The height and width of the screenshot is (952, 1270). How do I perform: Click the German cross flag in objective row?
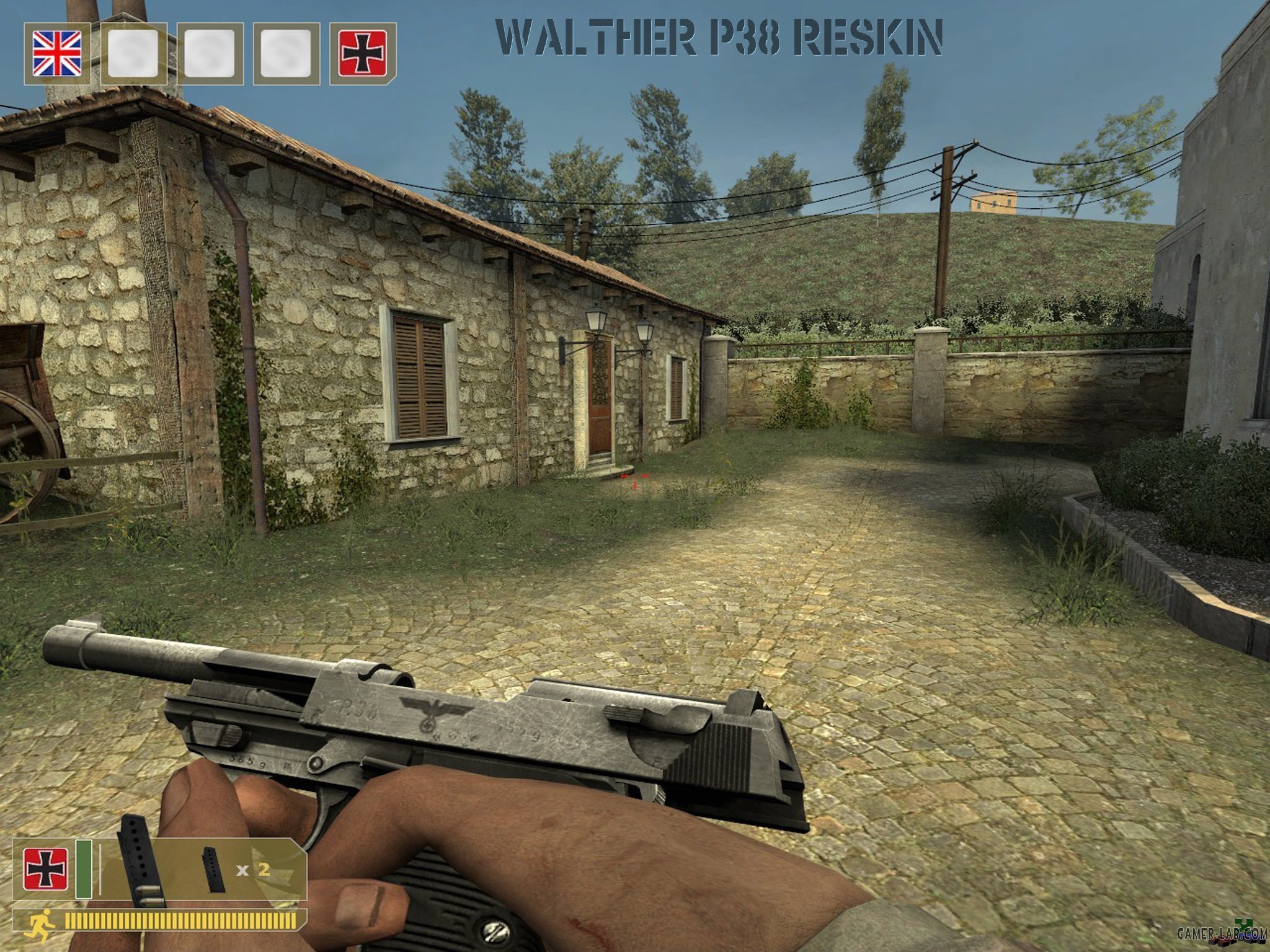point(363,53)
